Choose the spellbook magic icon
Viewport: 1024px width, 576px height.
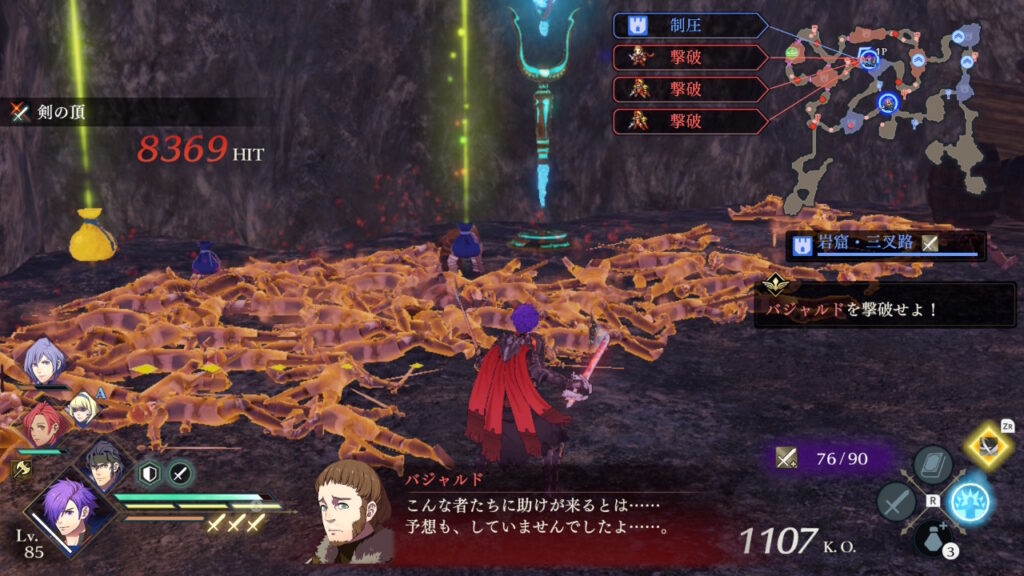(x=932, y=465)
